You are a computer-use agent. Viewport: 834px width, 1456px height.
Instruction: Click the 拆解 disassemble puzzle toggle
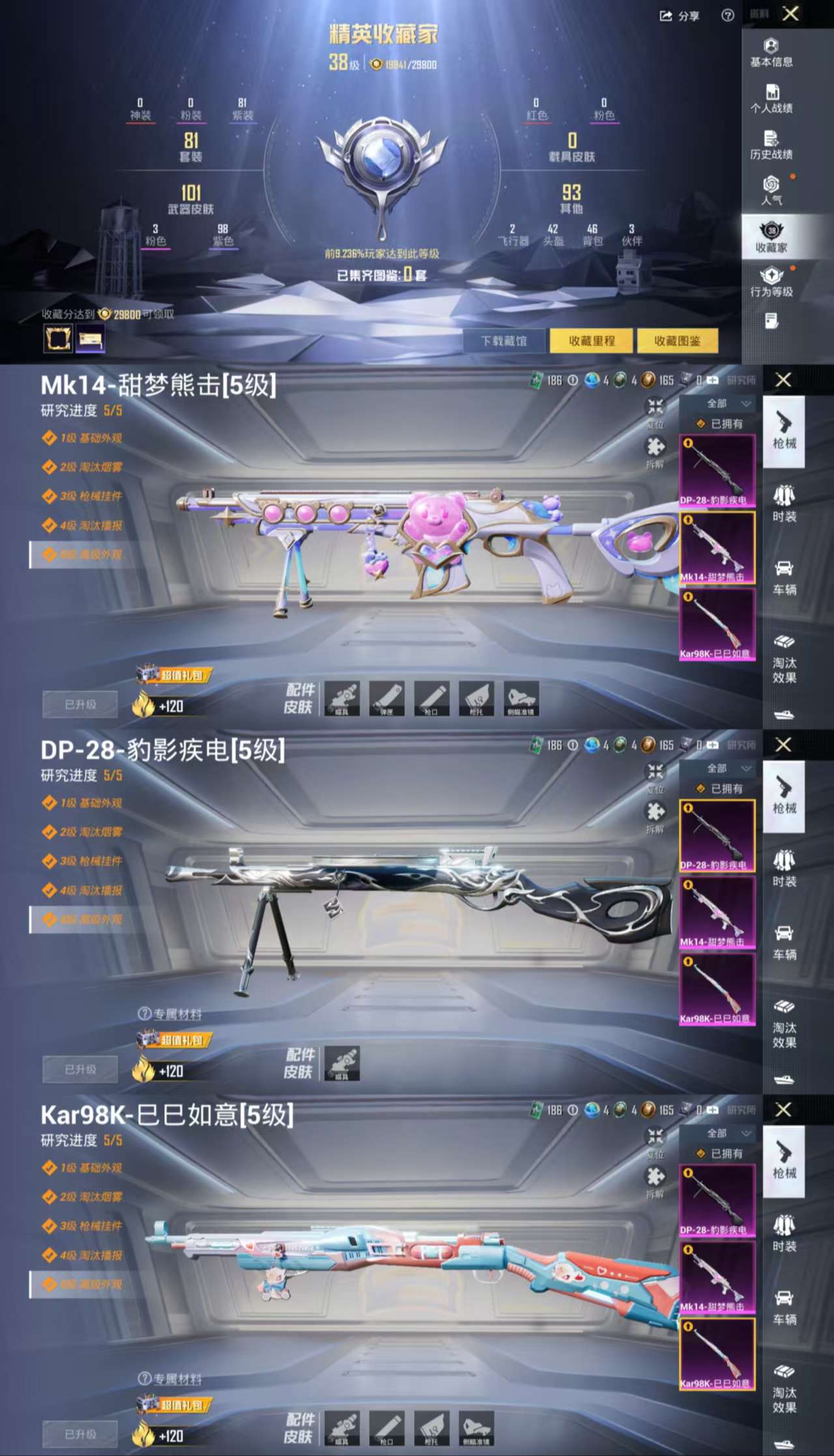[655, 450]
